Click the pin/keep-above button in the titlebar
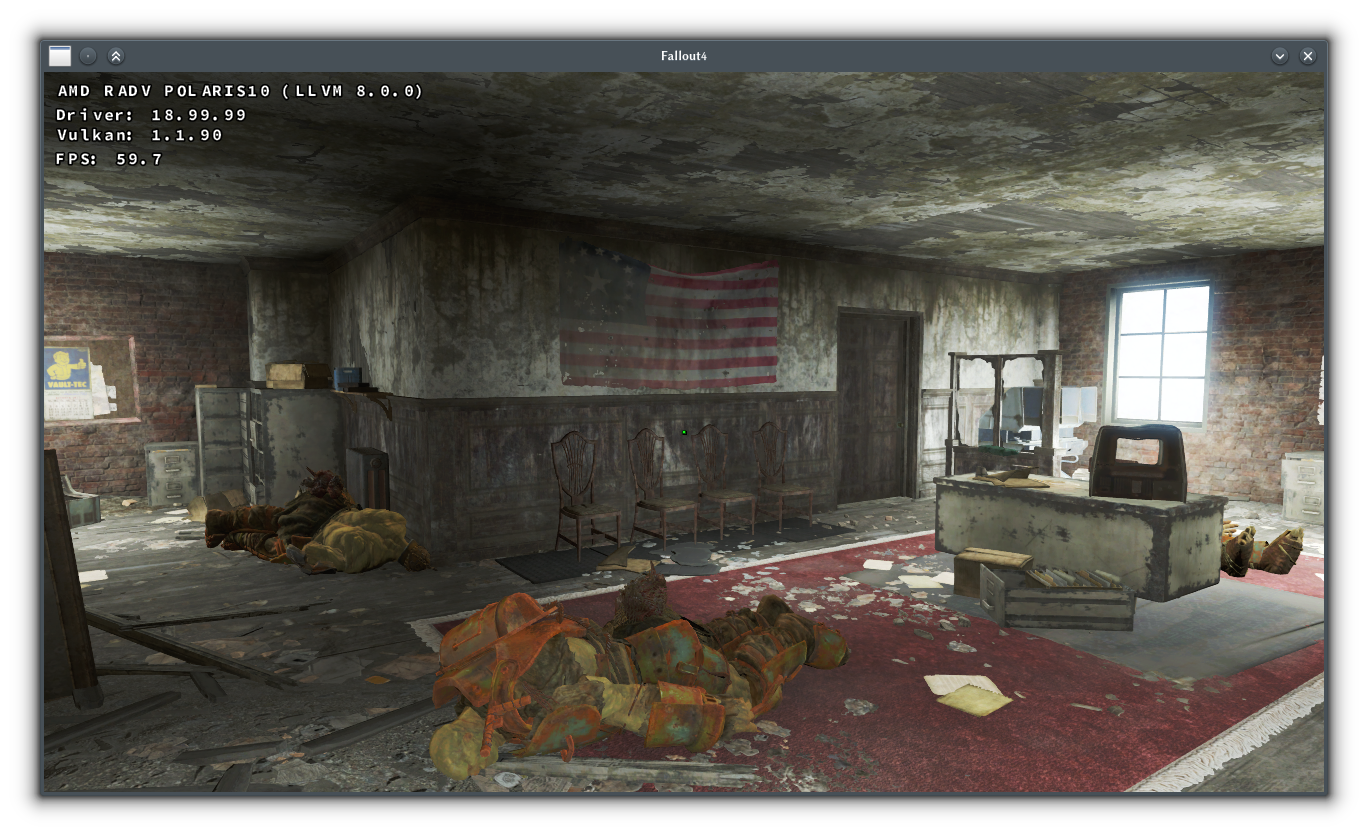The image size is (1368, 836). point(88,56)
